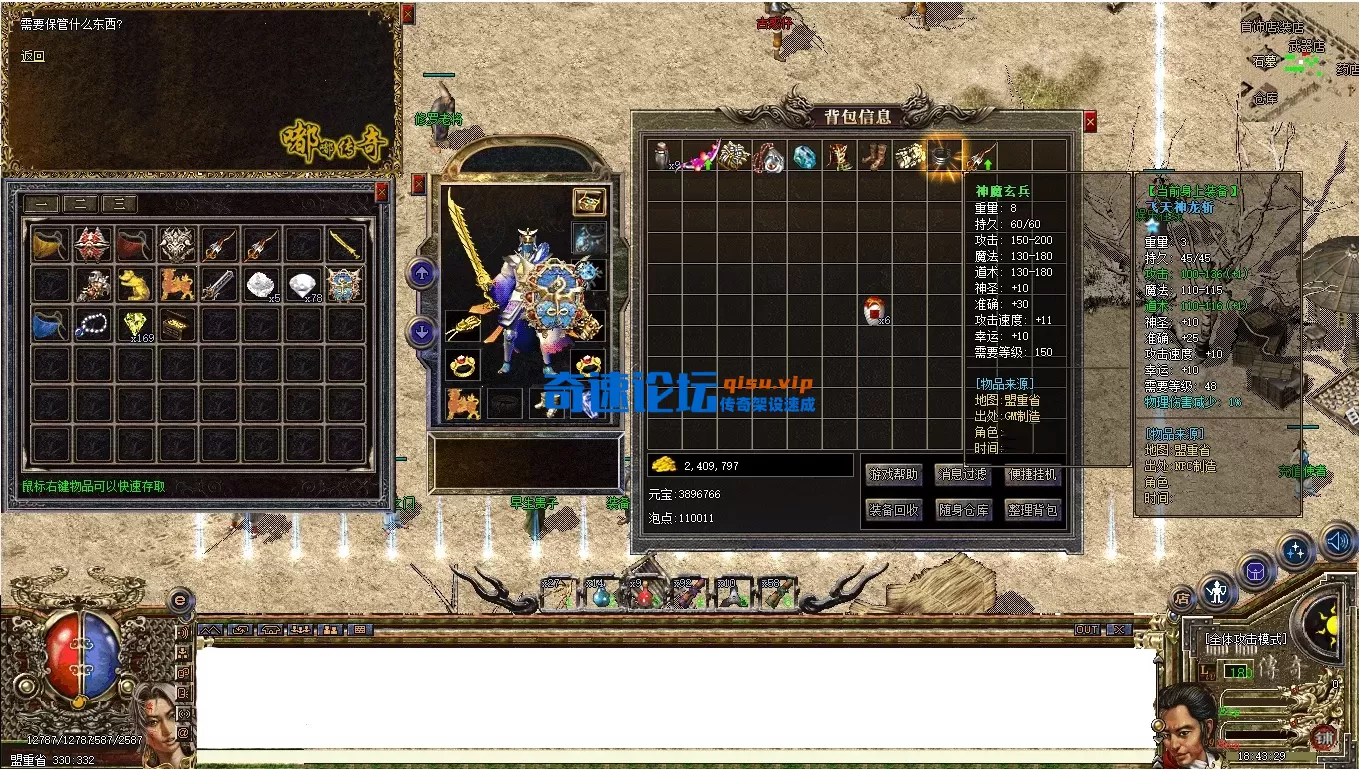Select the treasure chest item in warehouse
Screen dimensions: 1359x769
(x=177, y=324)
